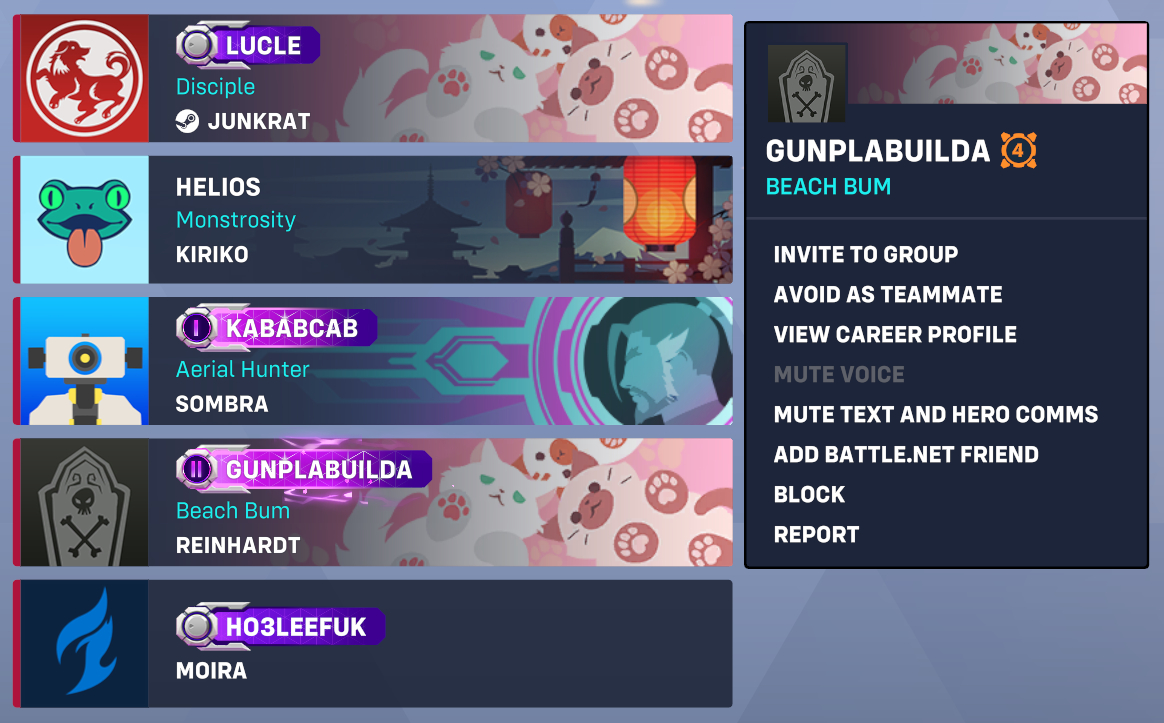Select HELIOS player row
This screenshot has height=723, width=1164.
pyautogui.click(x=440, y=219)
